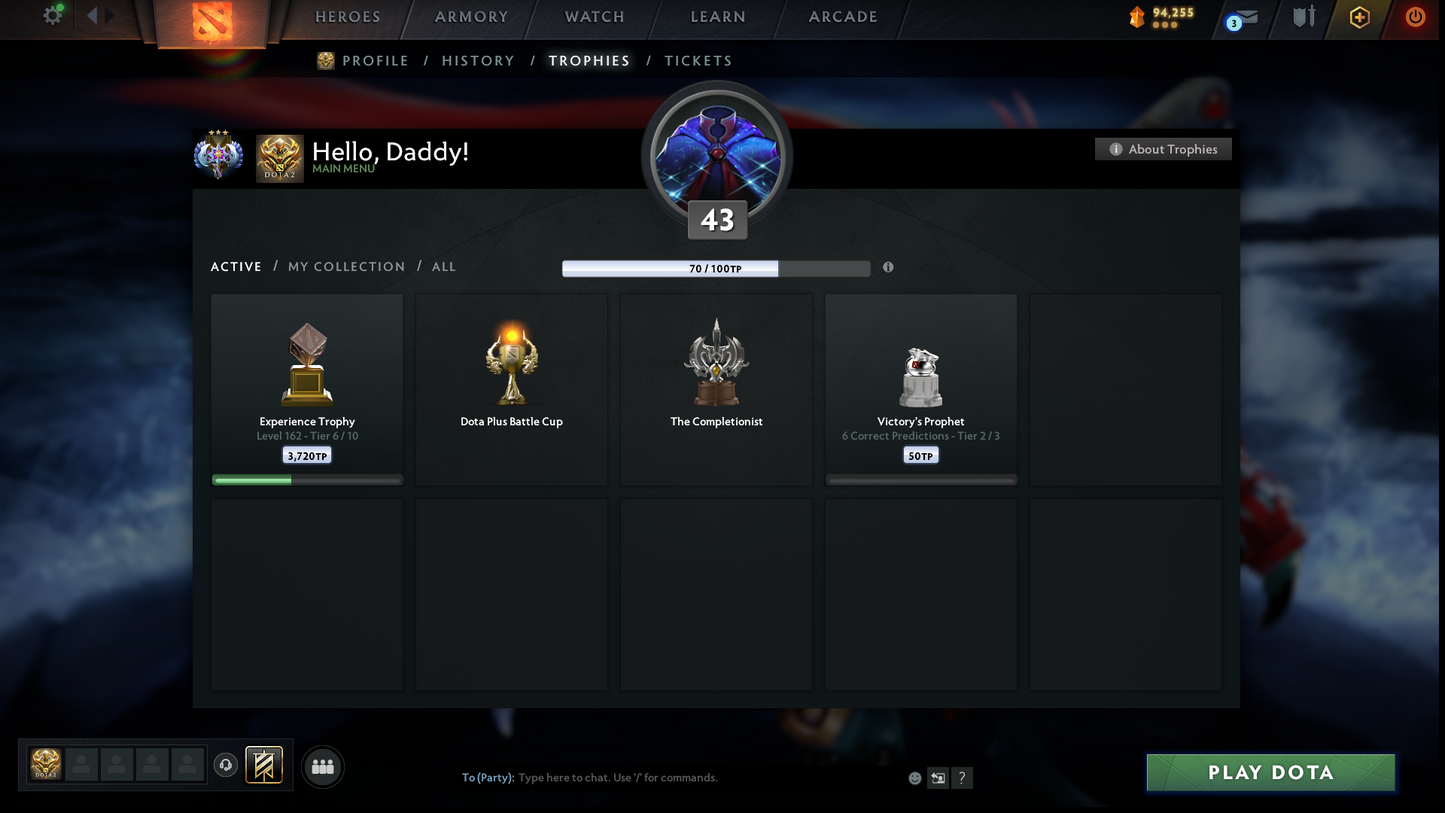
Task: Click the About Trophies info button
Action: [x=1163, y=148]
